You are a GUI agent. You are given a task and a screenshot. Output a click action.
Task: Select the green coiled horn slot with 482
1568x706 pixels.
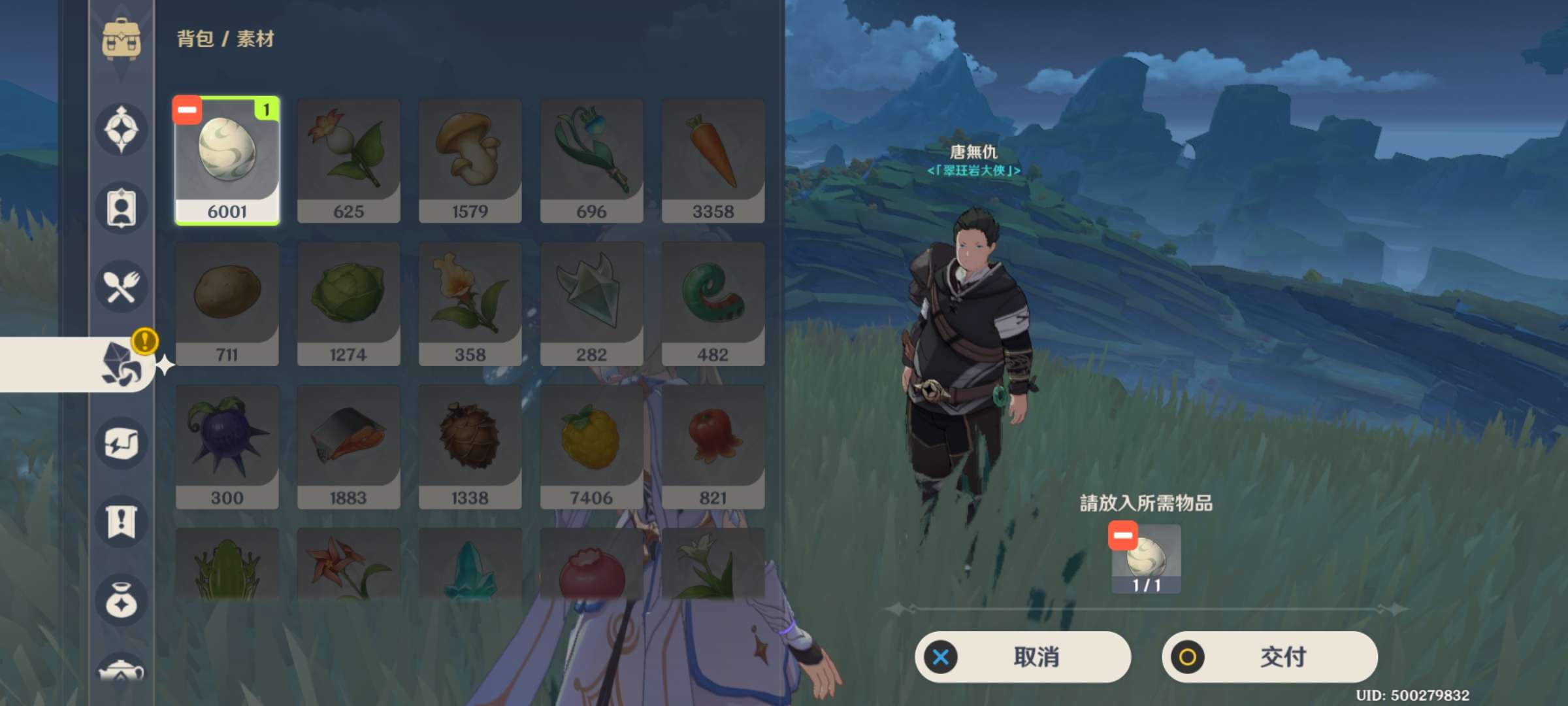point(713,305)
